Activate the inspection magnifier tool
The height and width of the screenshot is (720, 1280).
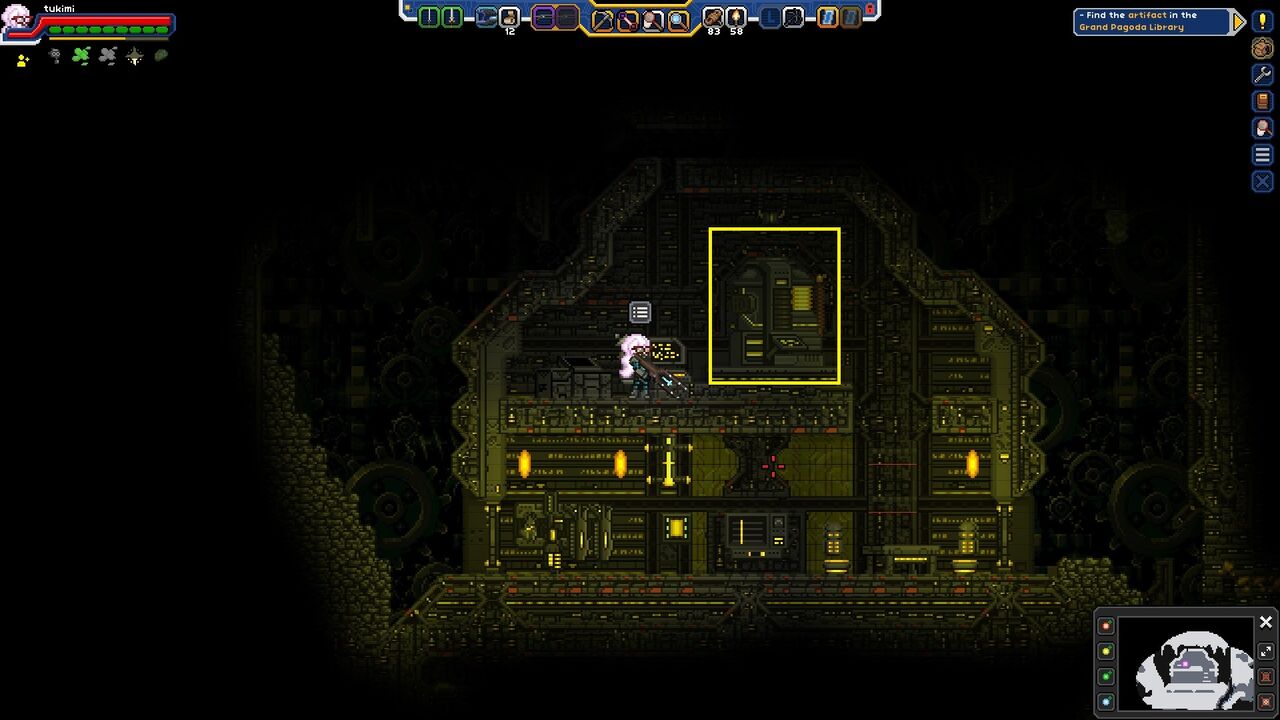(x=678, y=17)
